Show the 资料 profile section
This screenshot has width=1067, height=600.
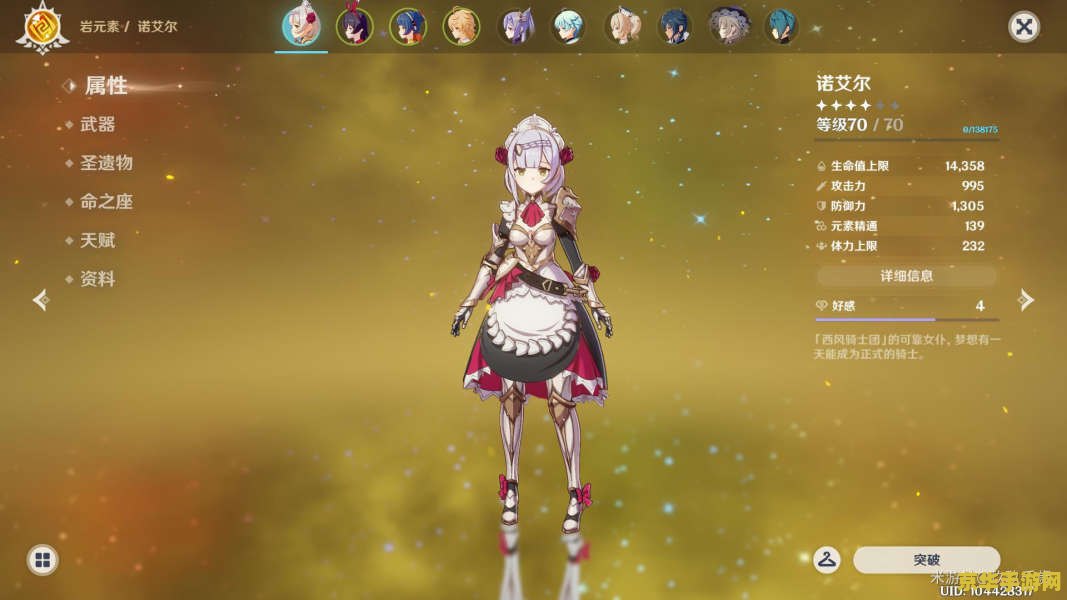pos(97,280)
